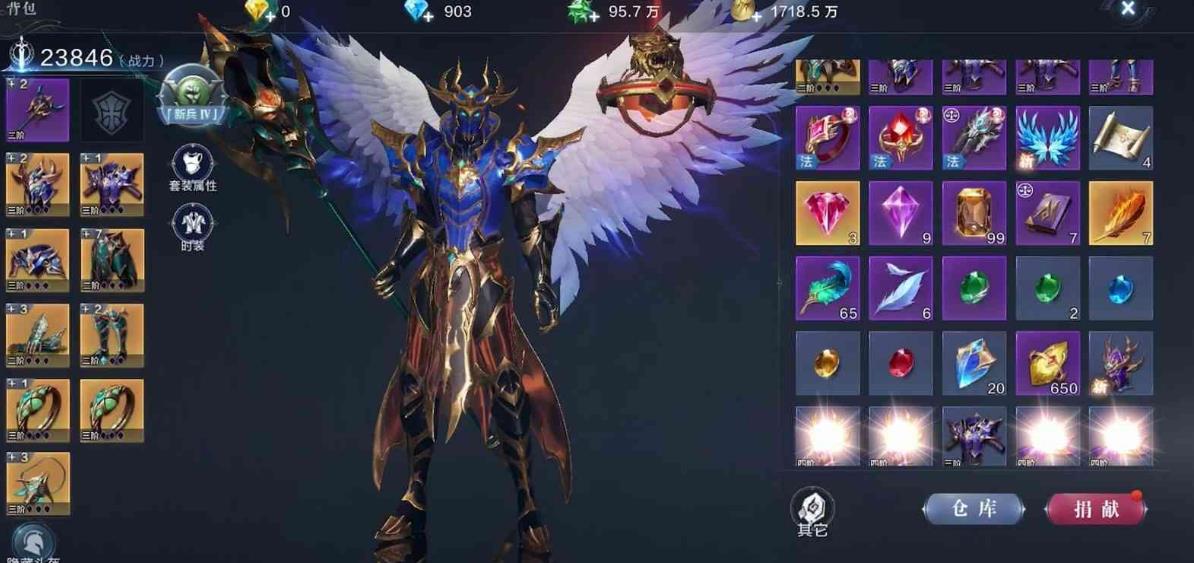Select the purple spellbook item
The height and width of the screenshot is (563, 1194).
[x=1047, y=213]
